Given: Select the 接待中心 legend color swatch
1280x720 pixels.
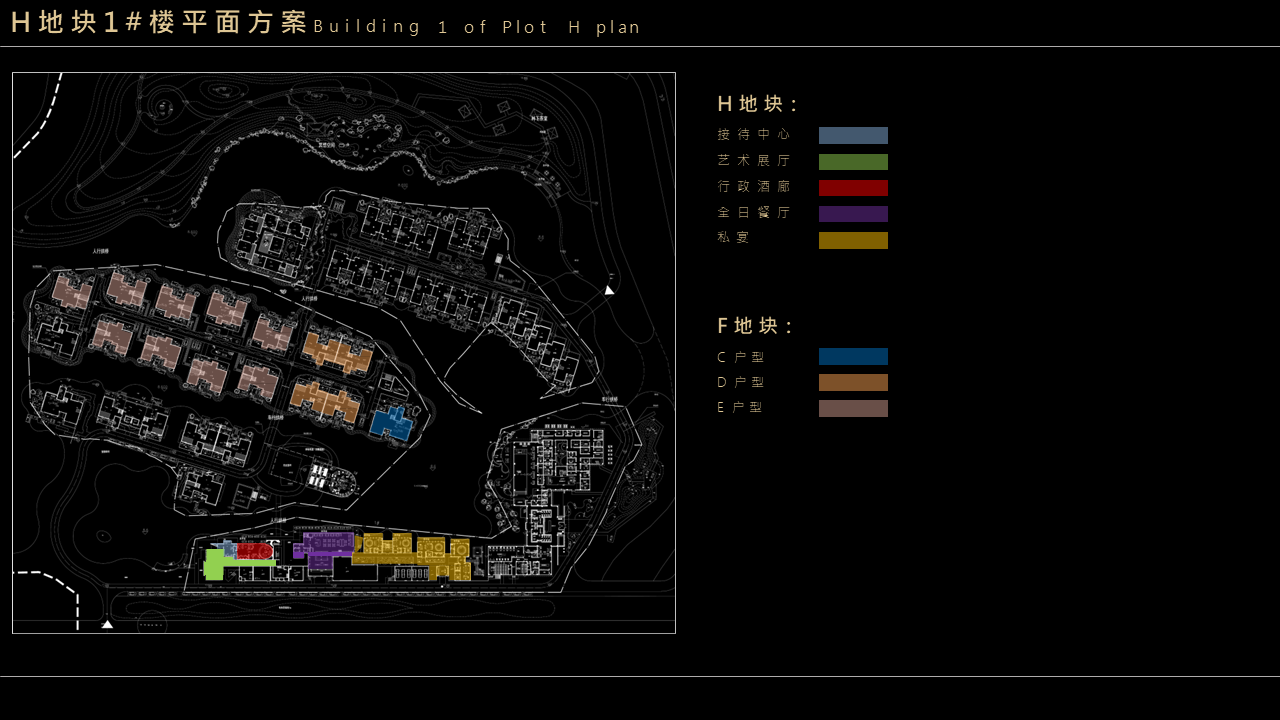Looking at the screenshot, I should pos(853,136).
